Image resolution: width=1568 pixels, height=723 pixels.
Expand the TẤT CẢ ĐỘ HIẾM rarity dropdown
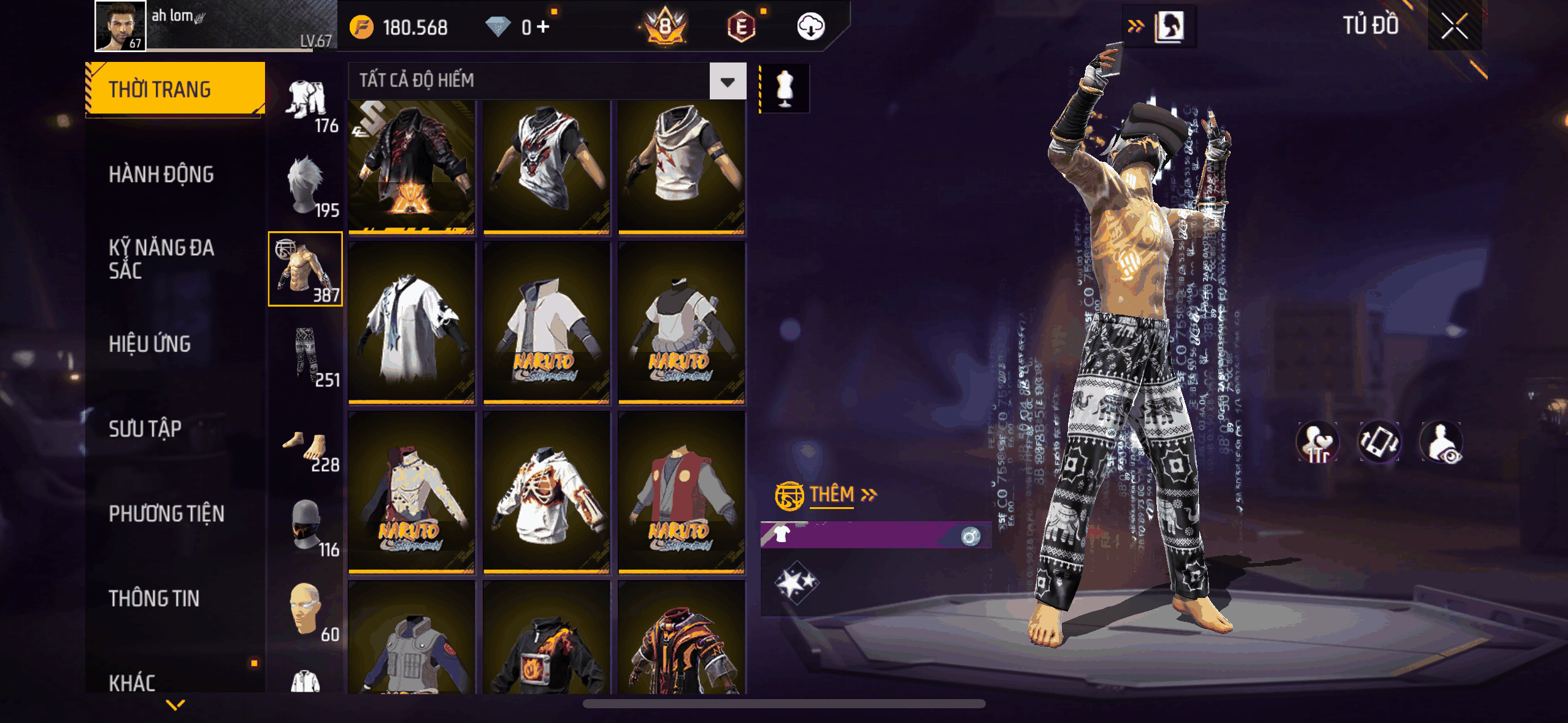point(728,82)
